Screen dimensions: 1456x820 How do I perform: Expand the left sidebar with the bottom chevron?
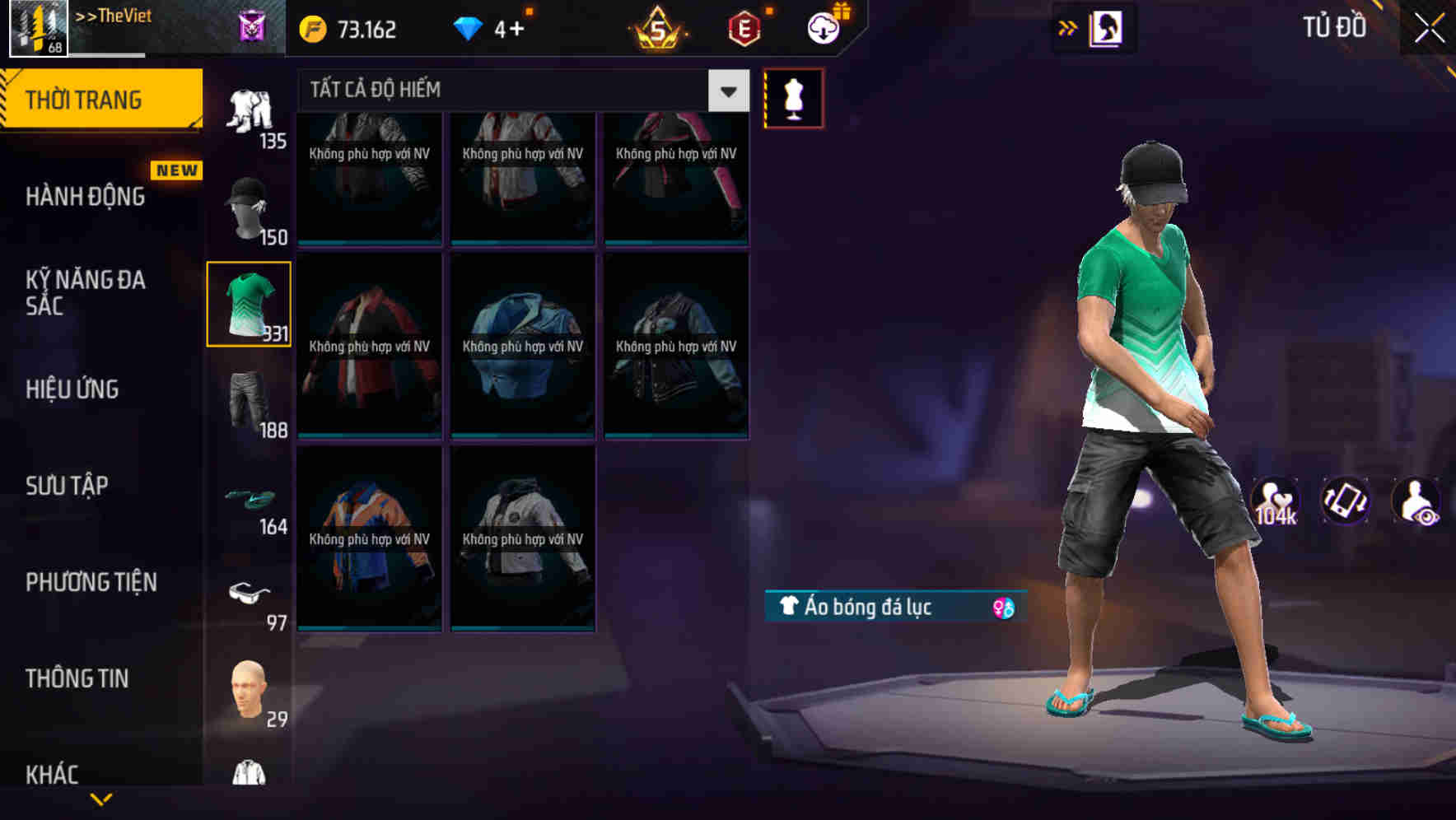(x=101, y=797)
